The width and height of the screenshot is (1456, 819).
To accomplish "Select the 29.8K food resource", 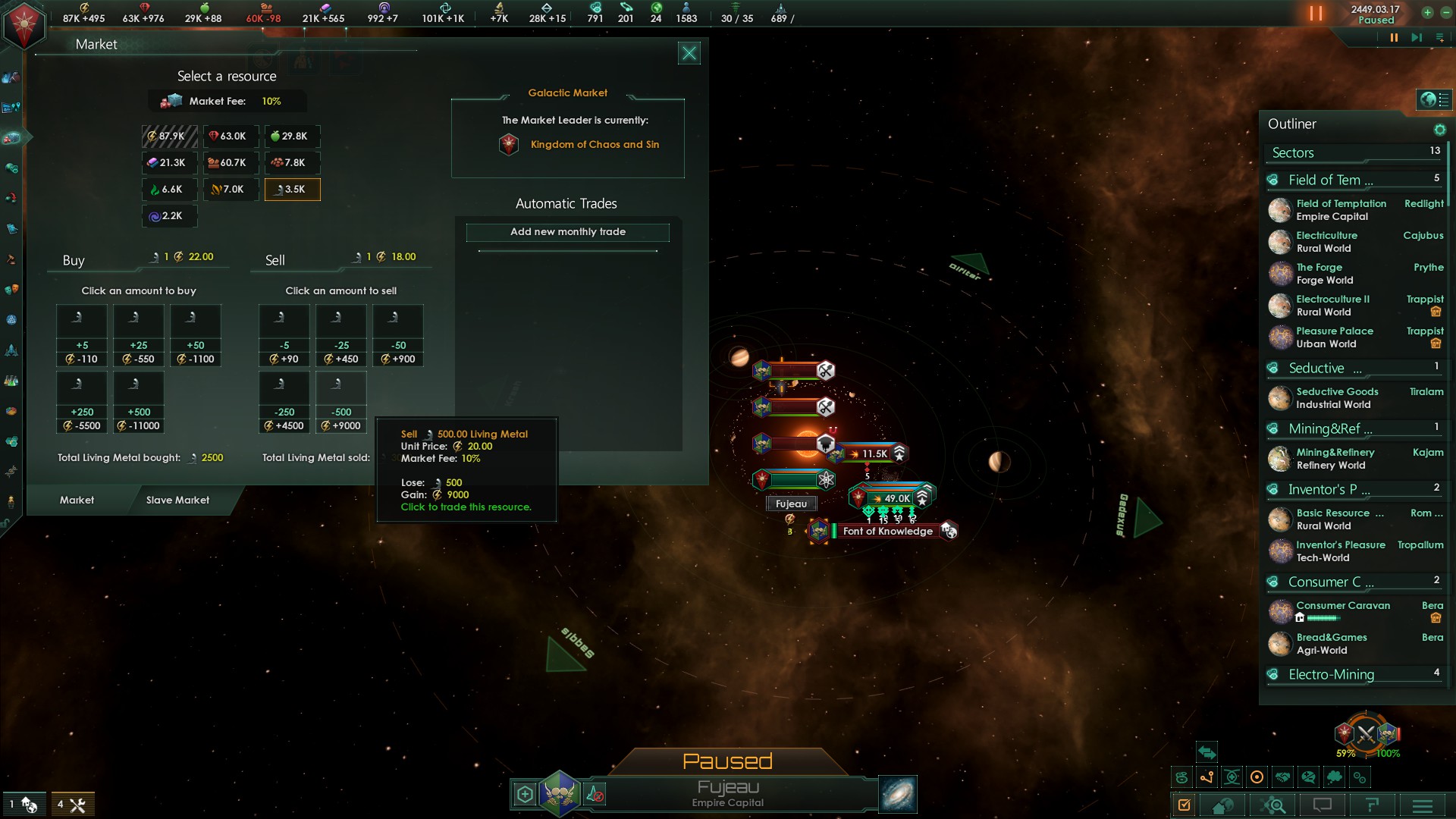I will click(x=292, y=136).
